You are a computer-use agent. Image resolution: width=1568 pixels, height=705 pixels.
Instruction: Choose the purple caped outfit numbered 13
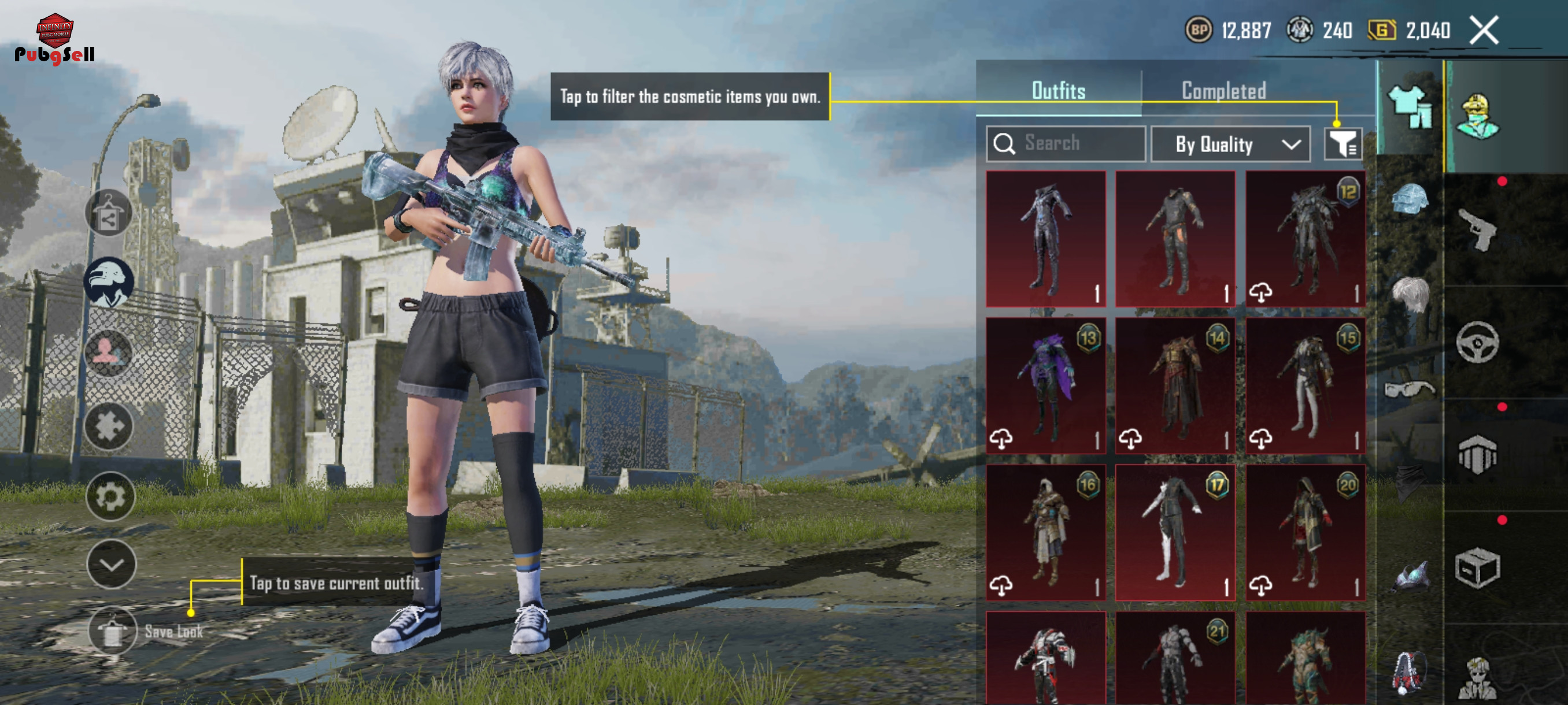pos(1045,385)
